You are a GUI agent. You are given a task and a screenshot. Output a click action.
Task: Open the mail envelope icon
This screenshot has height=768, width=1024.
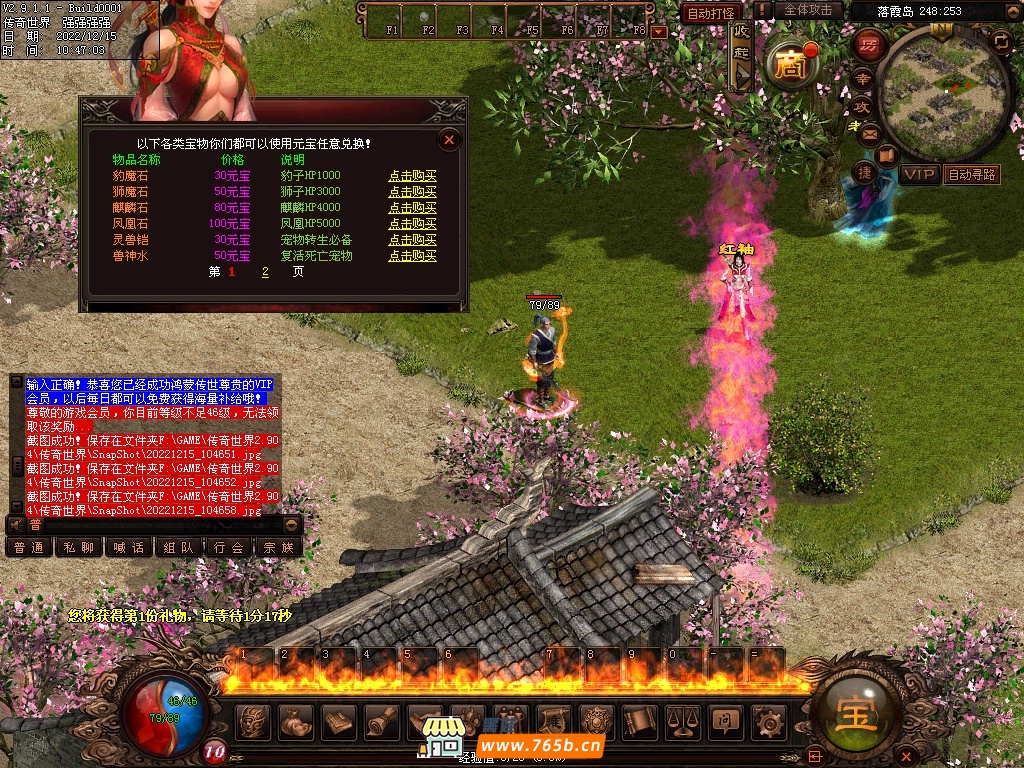point(869,132)
